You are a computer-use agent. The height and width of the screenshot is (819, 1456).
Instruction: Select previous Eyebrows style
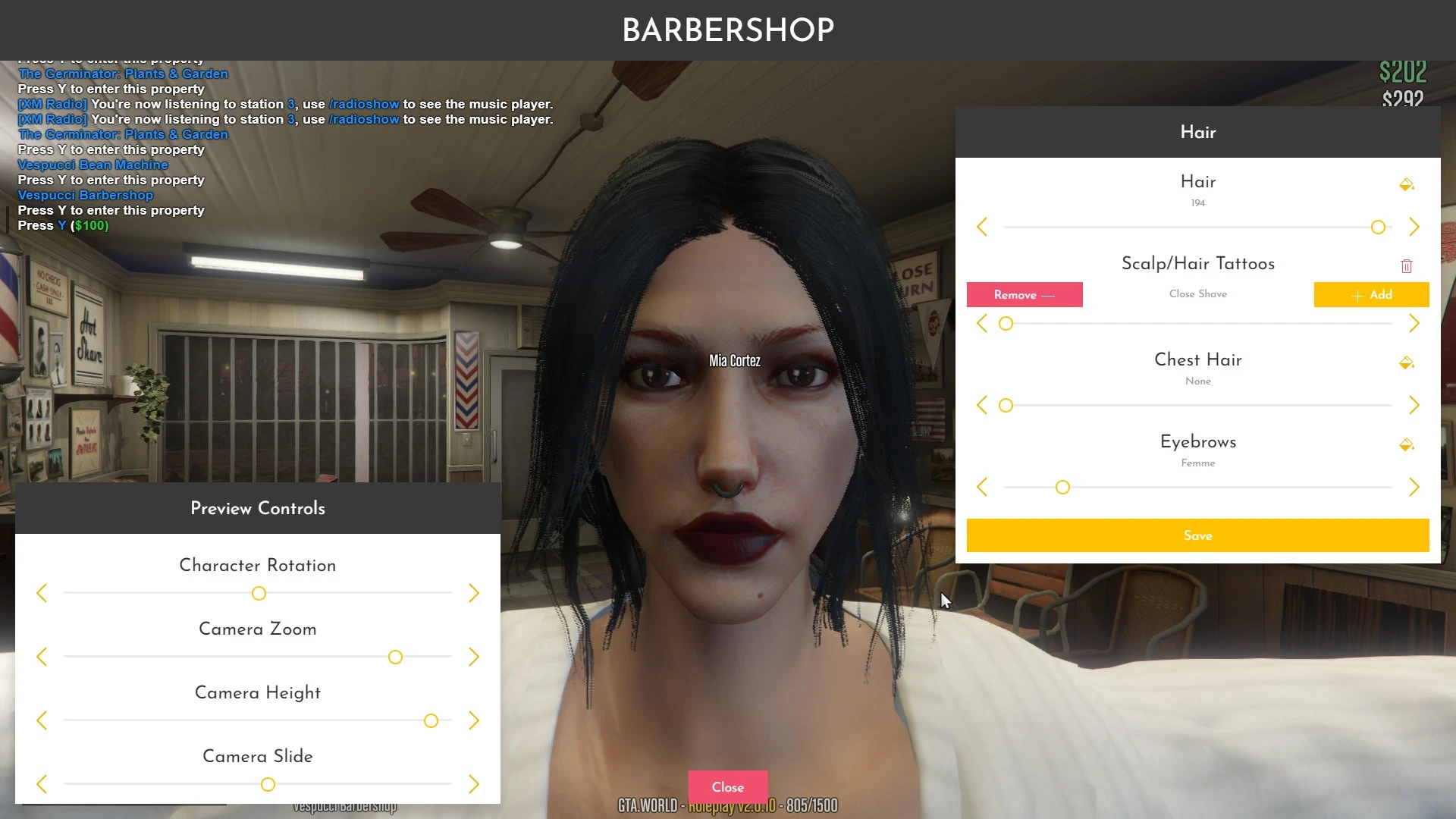[x=982, y=487]
